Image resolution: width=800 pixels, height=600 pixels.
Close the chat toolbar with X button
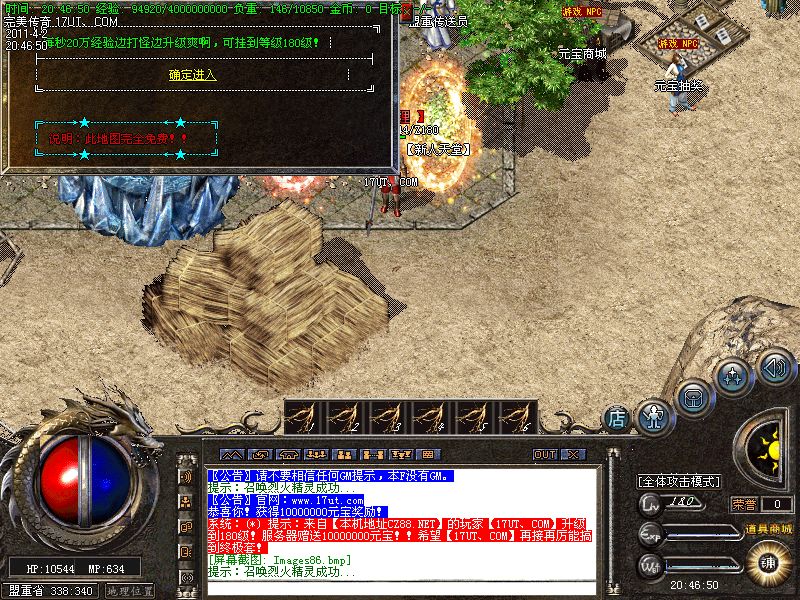click(x=572, y=454)
